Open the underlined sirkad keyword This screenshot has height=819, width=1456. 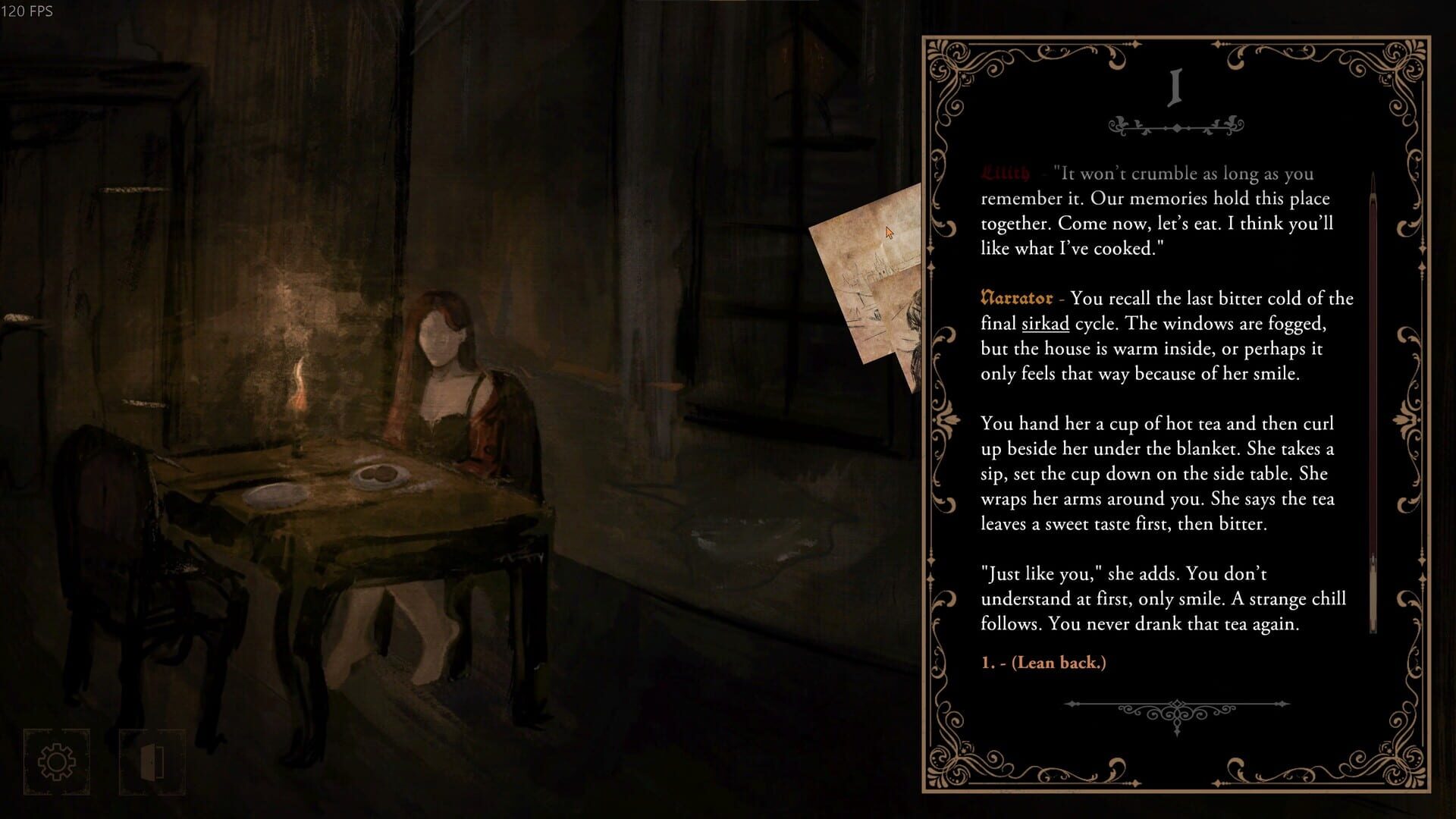tap(1044, 323)
